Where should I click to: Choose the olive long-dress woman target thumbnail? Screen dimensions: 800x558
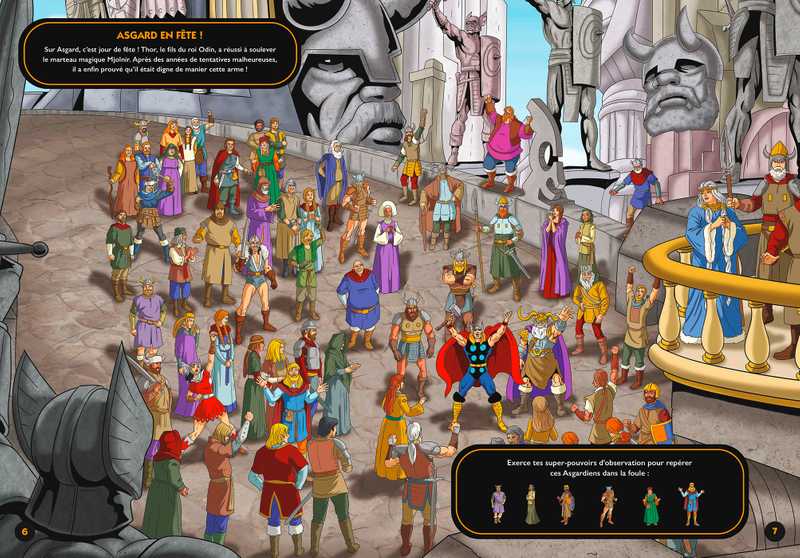point(532,504)
